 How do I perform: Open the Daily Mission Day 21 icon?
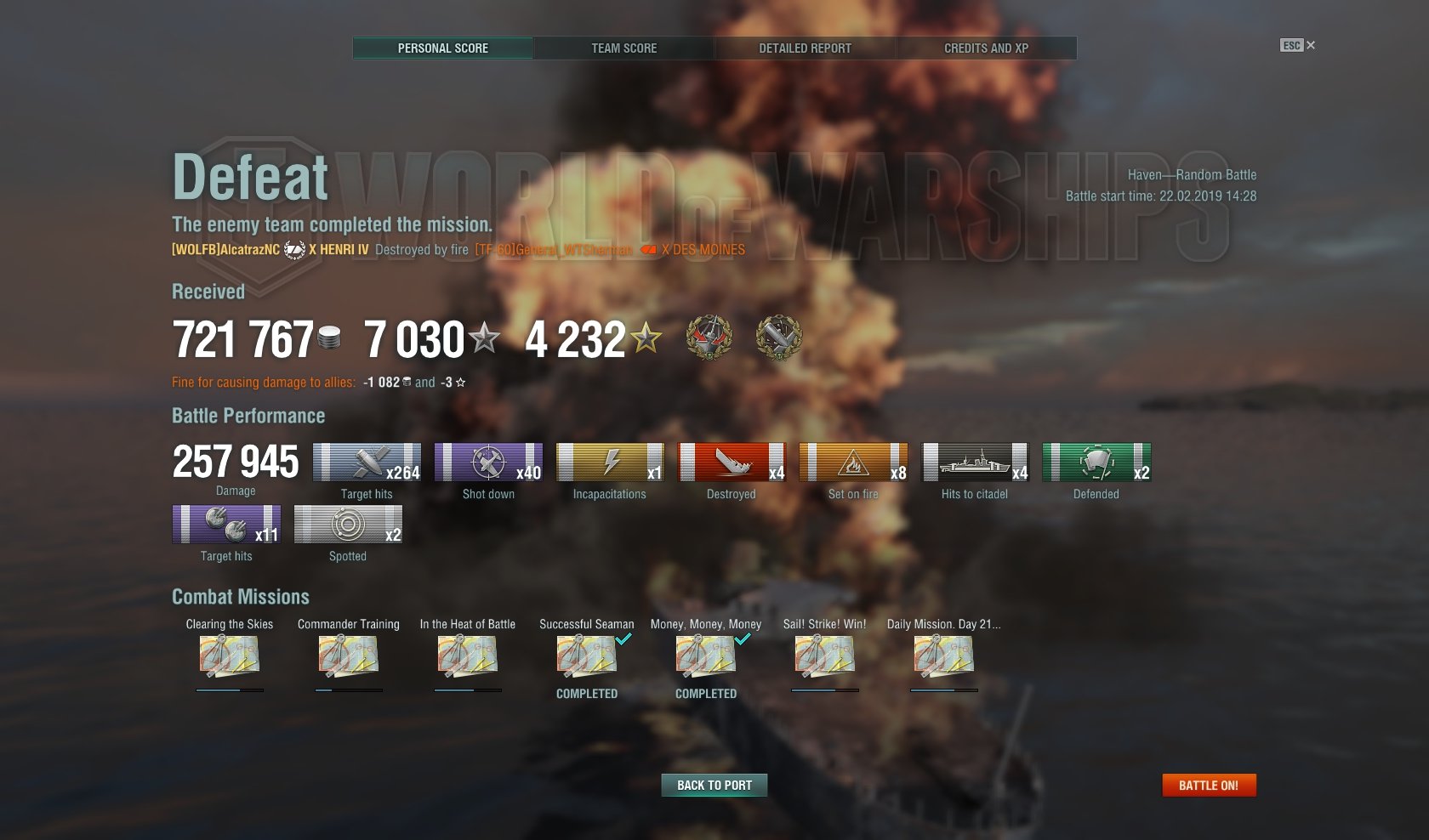tap(944, 656)
